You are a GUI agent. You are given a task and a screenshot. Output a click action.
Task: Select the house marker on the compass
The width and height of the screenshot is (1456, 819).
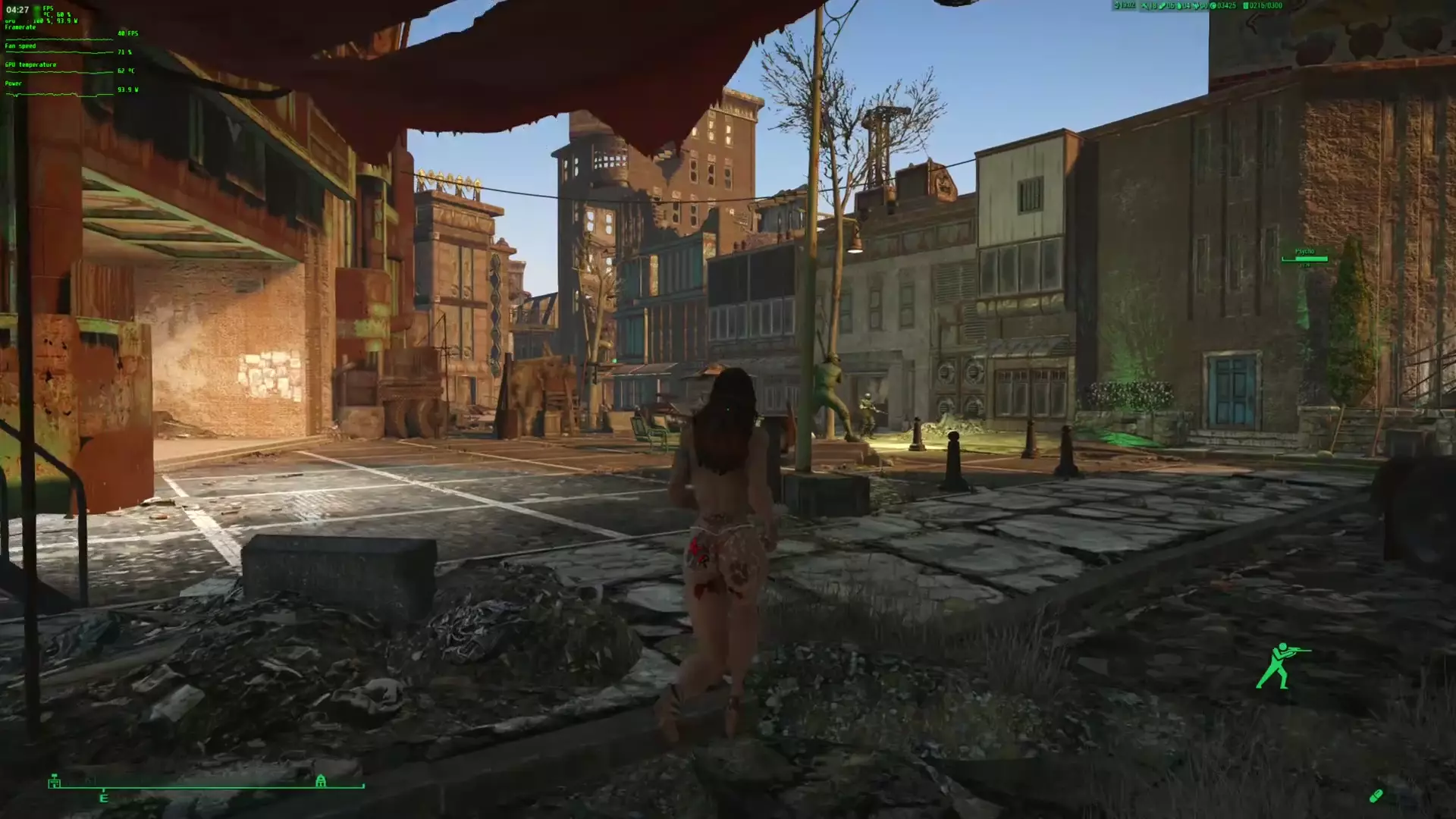coord(321,781)
